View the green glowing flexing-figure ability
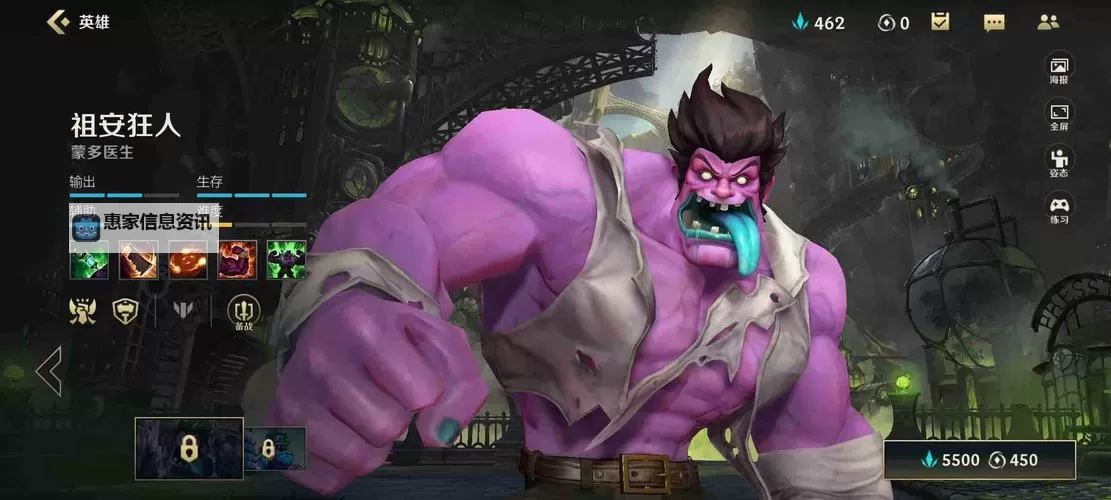This screenshot has width=1111, height=500. point(285,260)
